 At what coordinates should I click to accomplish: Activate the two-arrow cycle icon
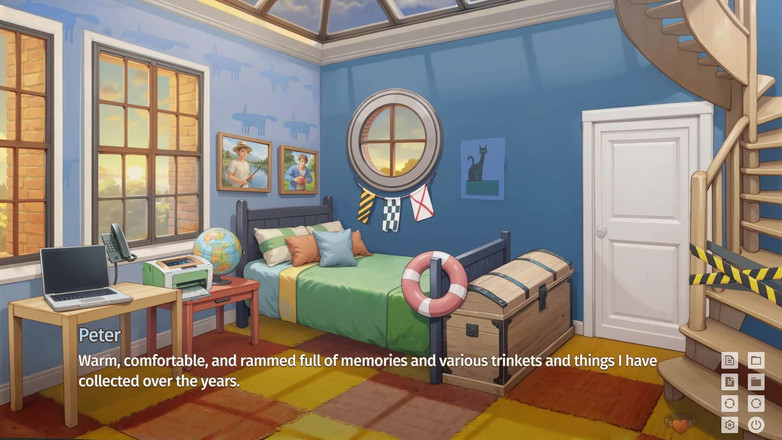(730, 403)
